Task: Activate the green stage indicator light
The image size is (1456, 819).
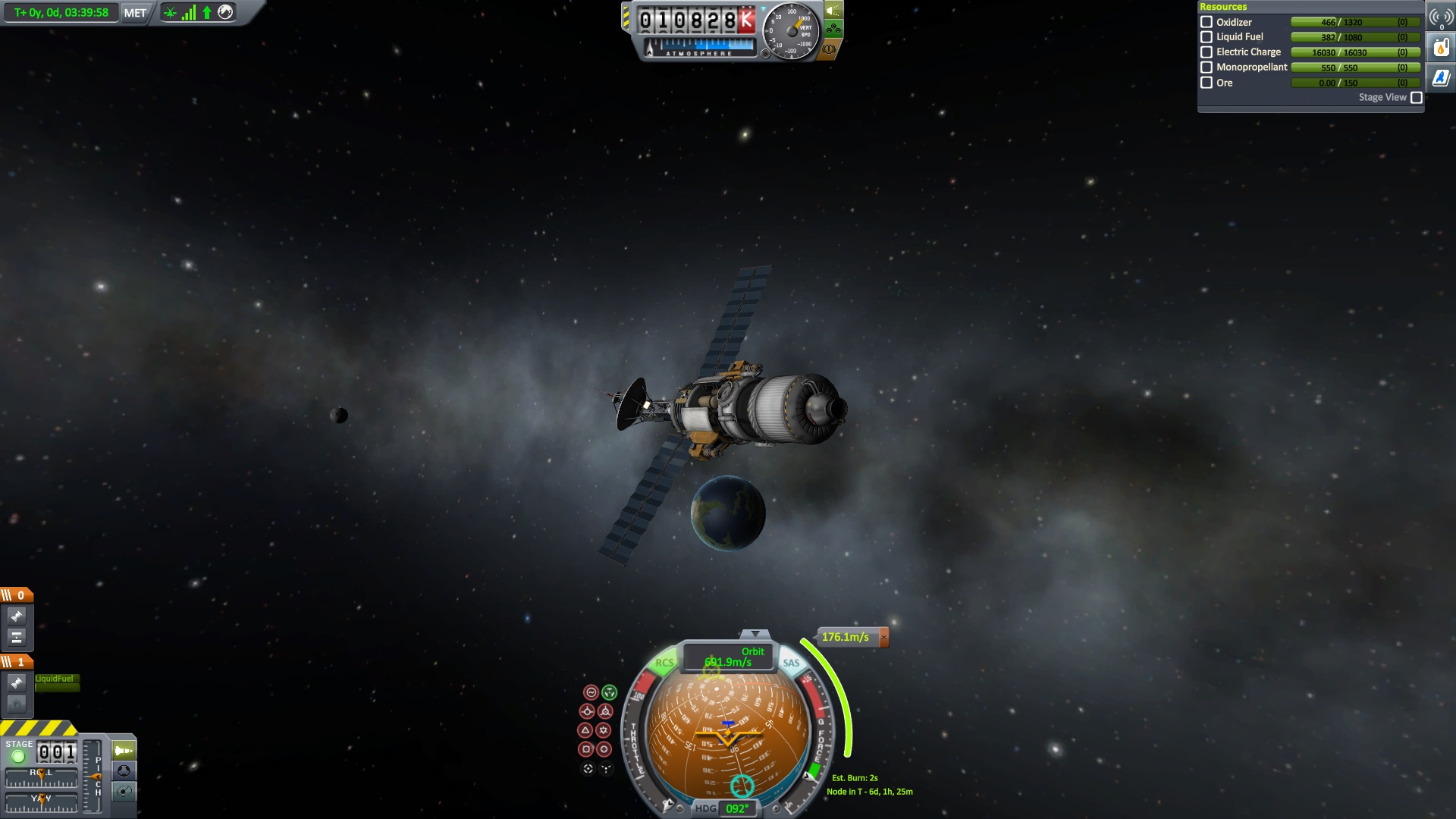Action: click(18, 755)
